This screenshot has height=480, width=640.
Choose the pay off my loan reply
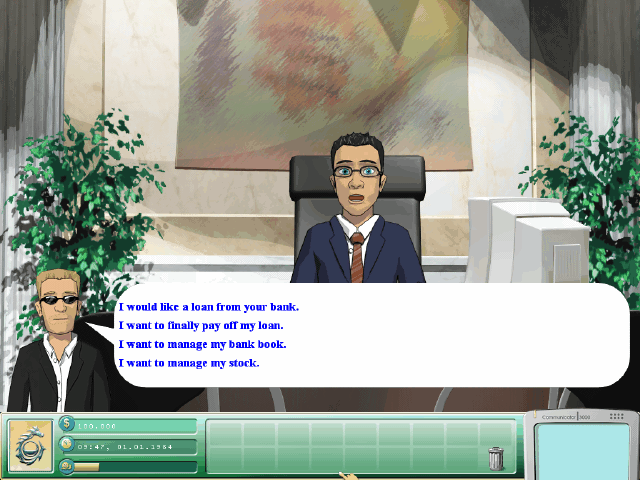[x=201, y=325]
